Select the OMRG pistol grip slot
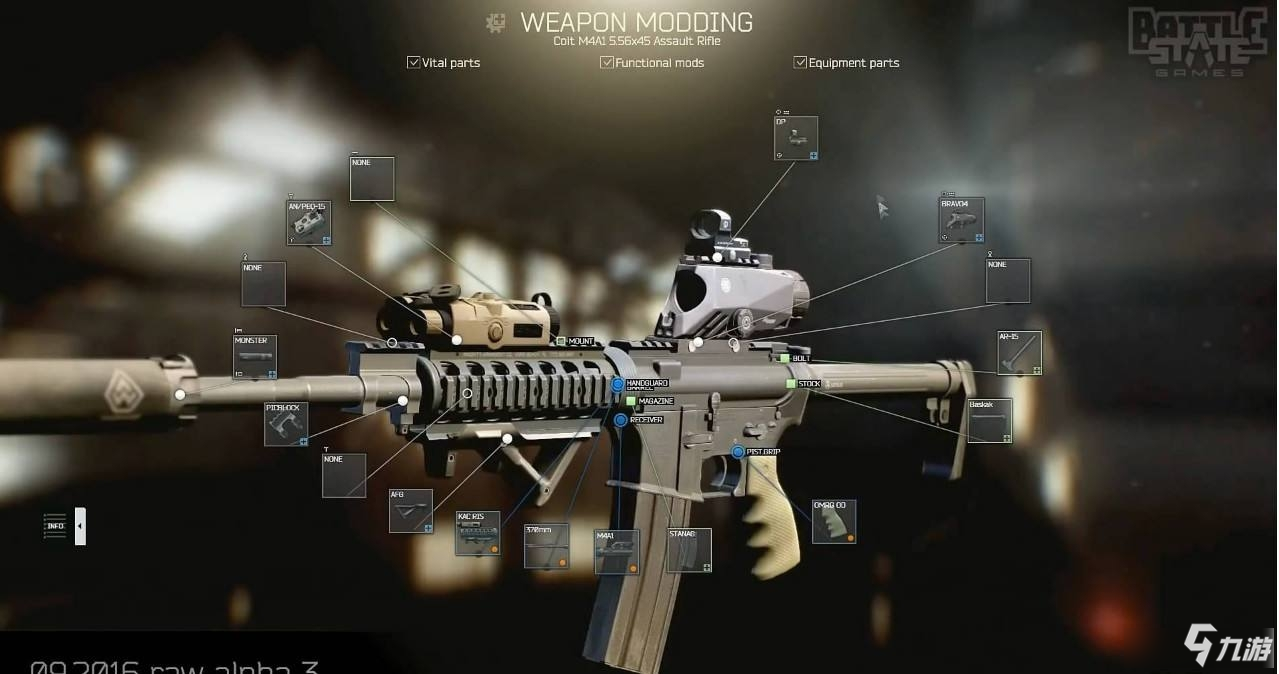This screenshot has height=674, width=1279. 833,521
